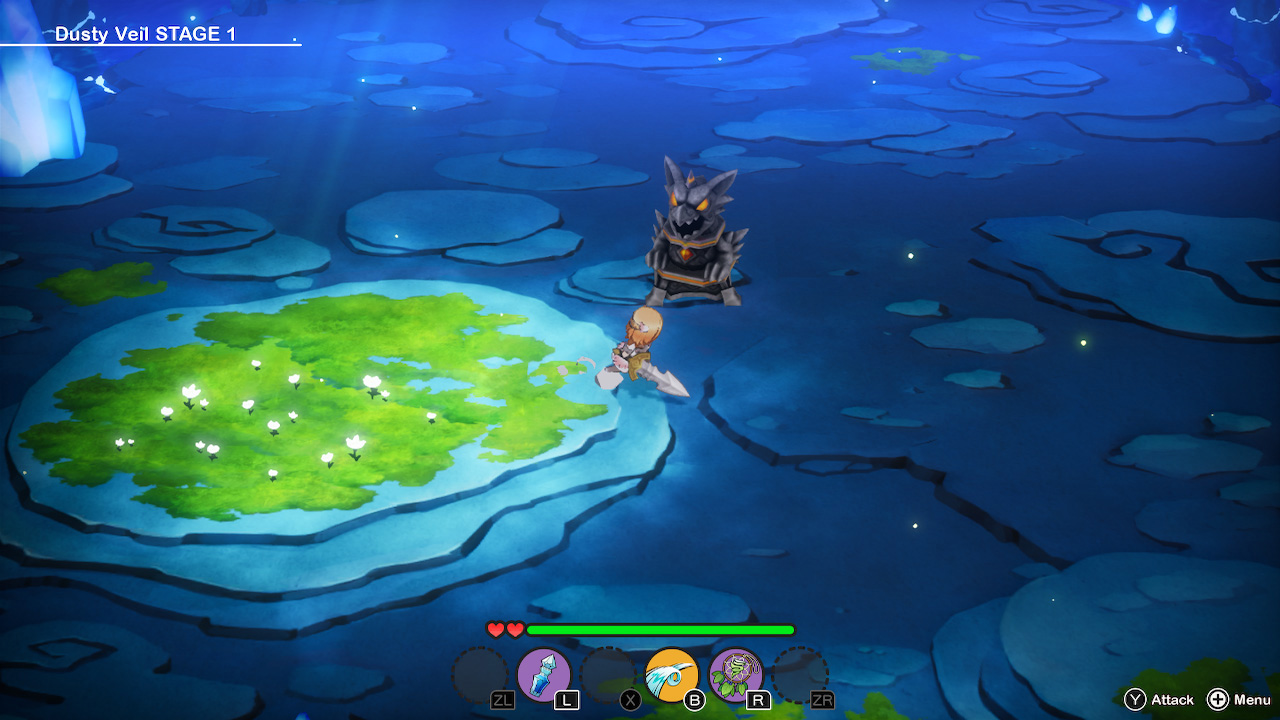1280x720 pixels.
Task: Click the green health bar
Action: click(660, 631)
